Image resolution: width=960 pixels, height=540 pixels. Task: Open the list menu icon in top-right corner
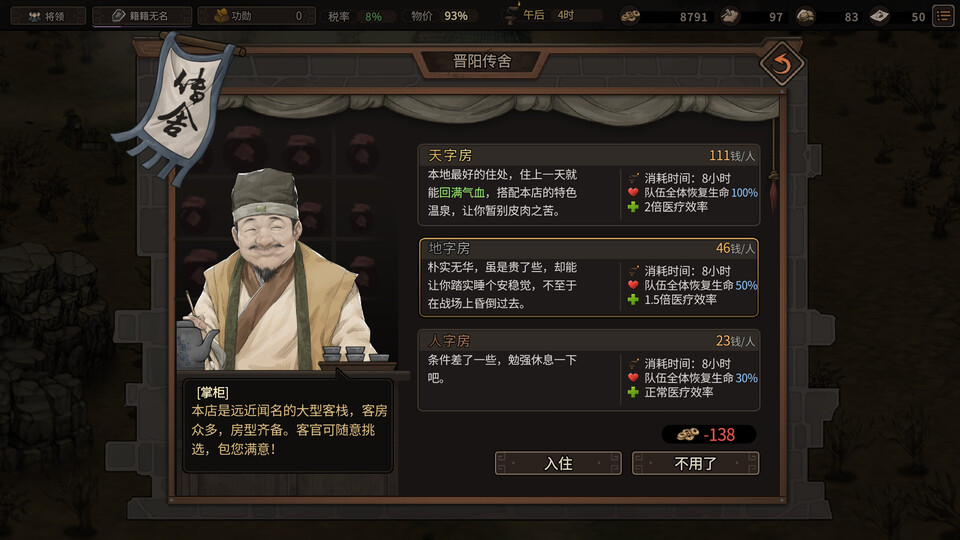(942, 16)
